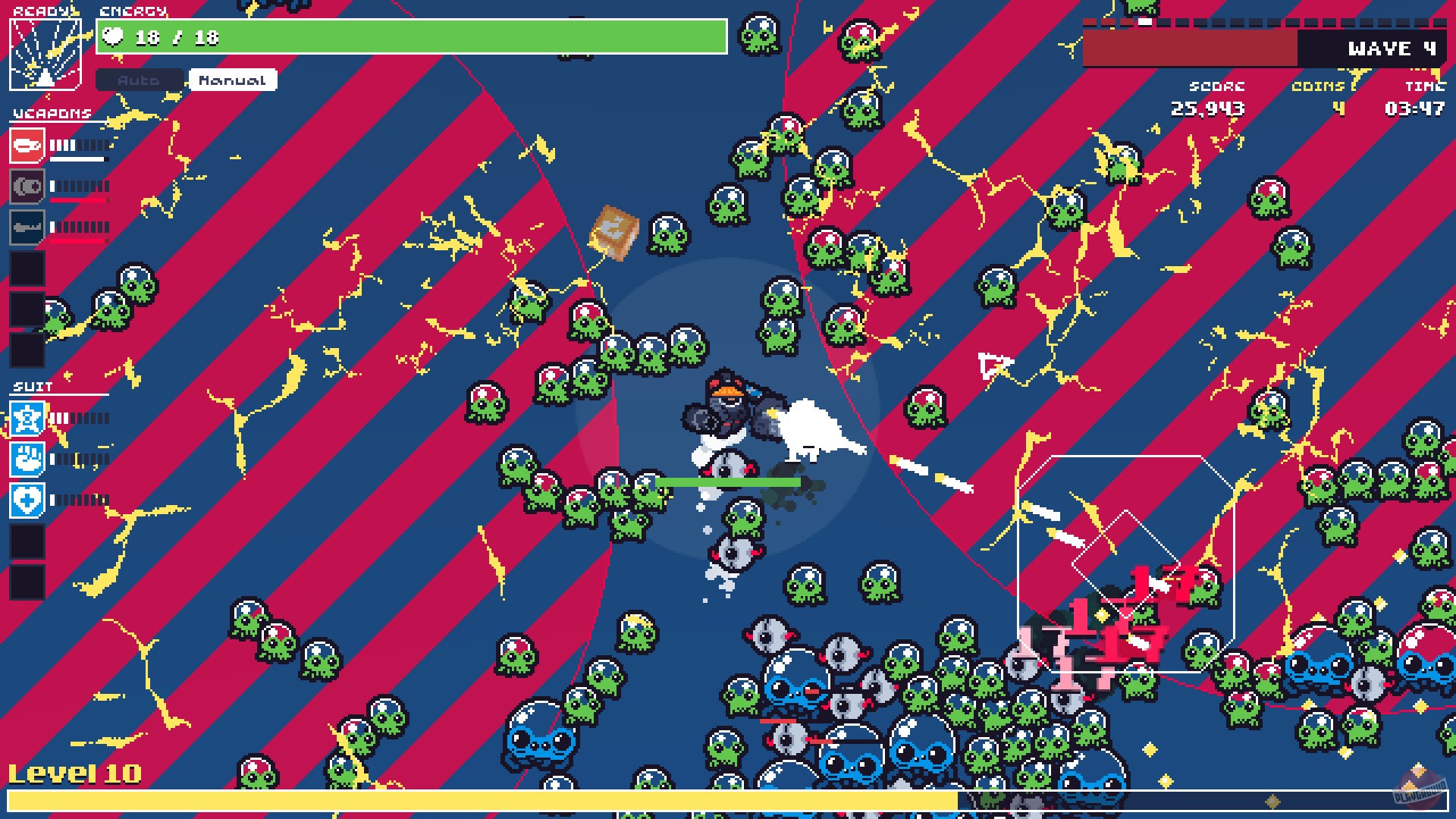The height and width of the screenshot is (819, 1456).
Task: Select the Score readout showing 25,943
Action: coord(1210,108)
